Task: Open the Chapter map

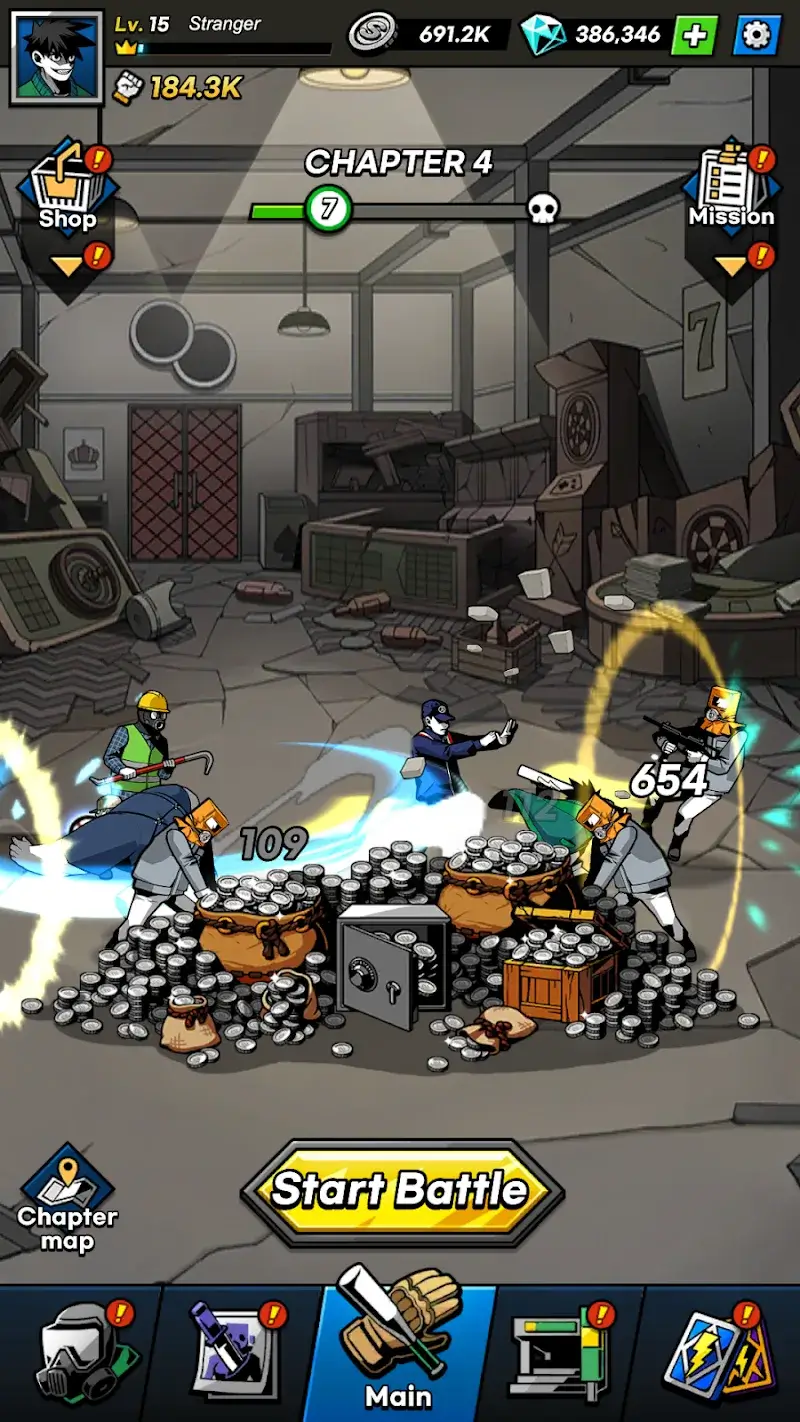Action: click(x=67, y=1201)
